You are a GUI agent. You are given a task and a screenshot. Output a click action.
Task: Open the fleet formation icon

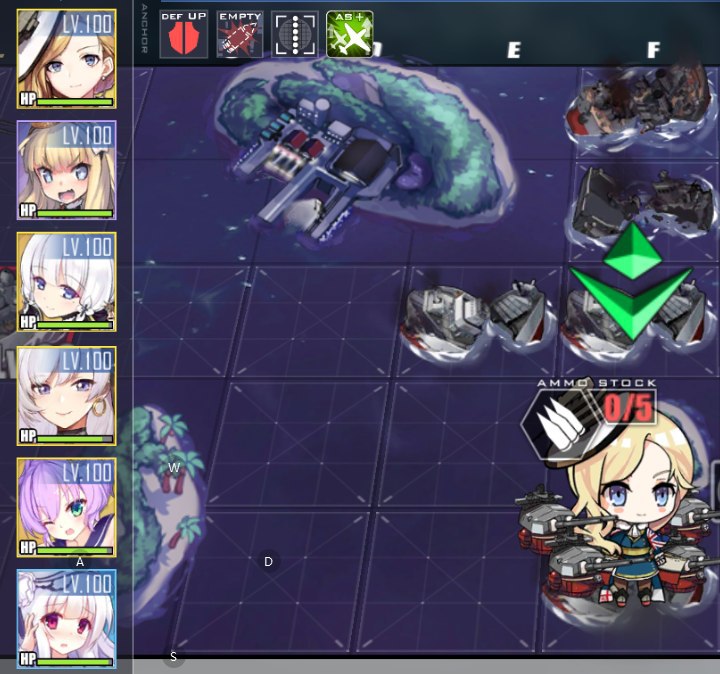pyautogui.click(x=295, y=34)
